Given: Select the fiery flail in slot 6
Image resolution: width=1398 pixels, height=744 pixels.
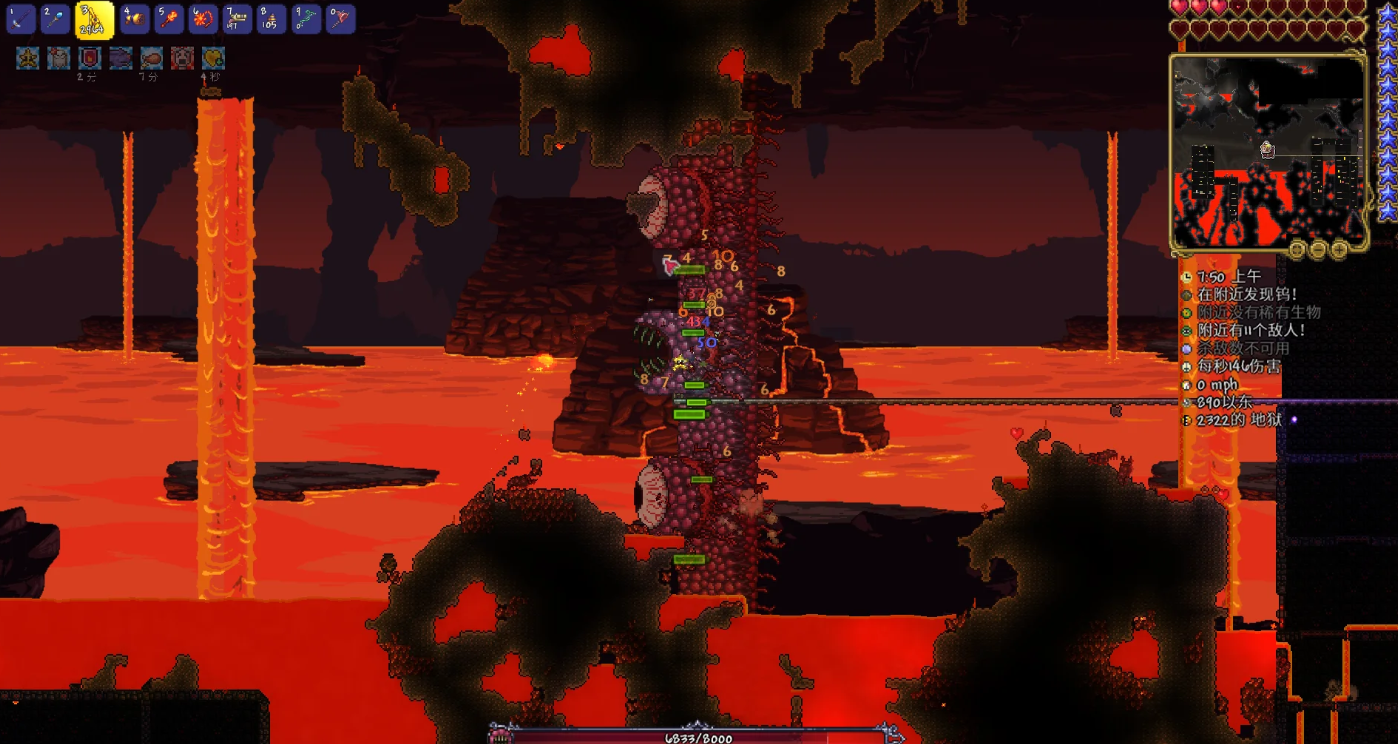Looking at the screenshot, I should tap(203, 18).
